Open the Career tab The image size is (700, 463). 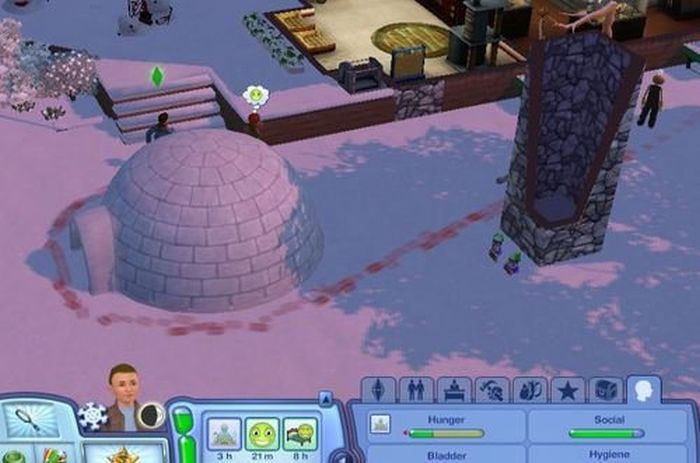pyautogui.click(x=453, y=389)
